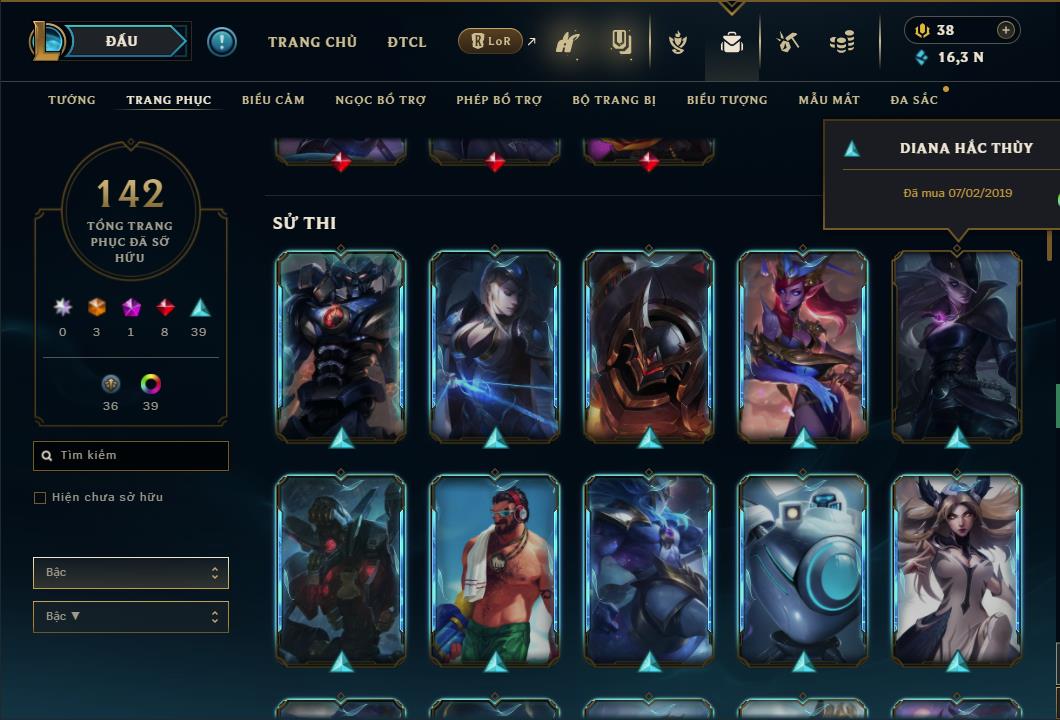Switch to the TƯỚNG champions tab
Screen dimensions: 1060x720
coord(72,100)
